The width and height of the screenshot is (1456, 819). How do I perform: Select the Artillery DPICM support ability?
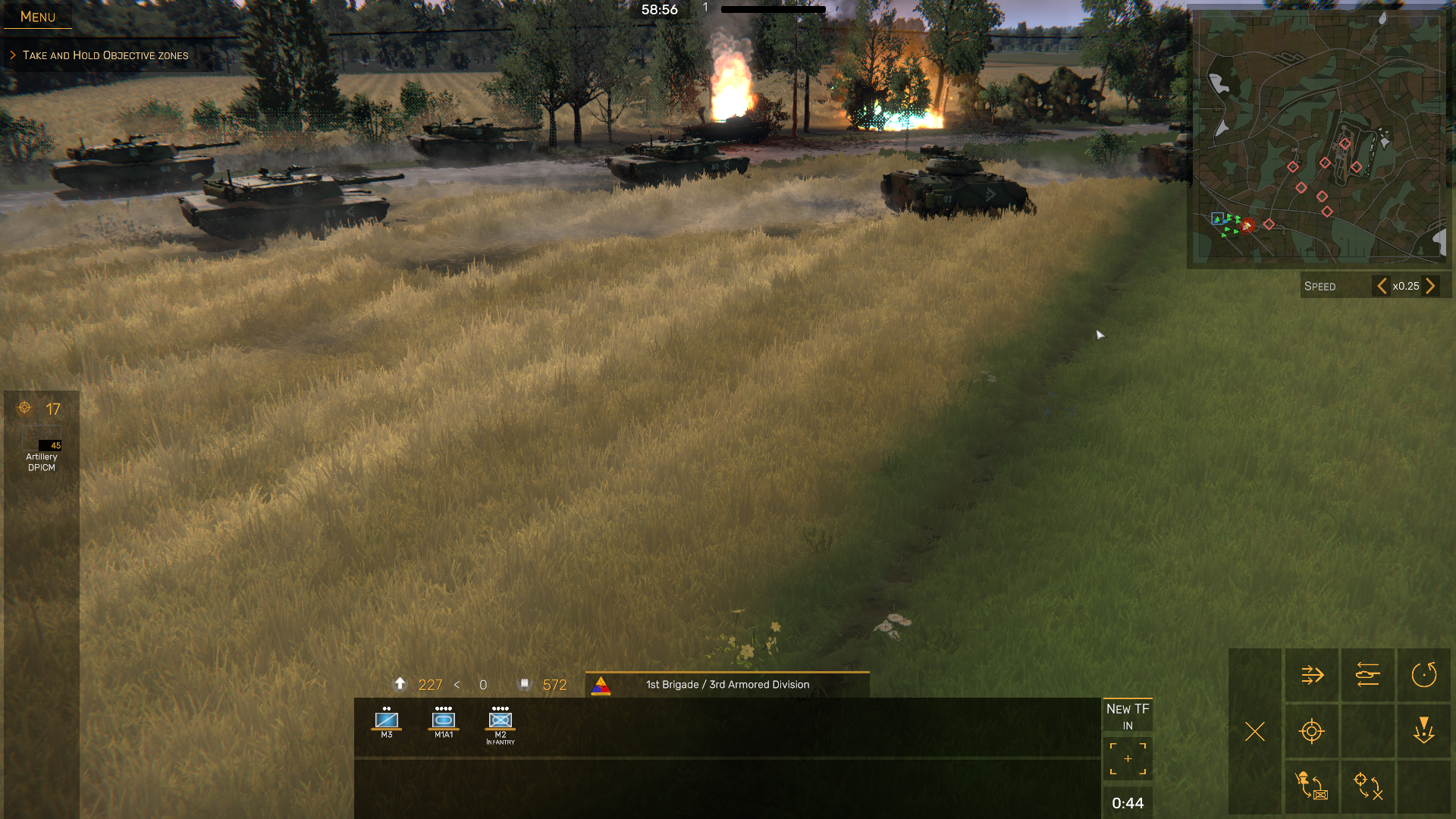pyautogui.click(x=42, y=453)
